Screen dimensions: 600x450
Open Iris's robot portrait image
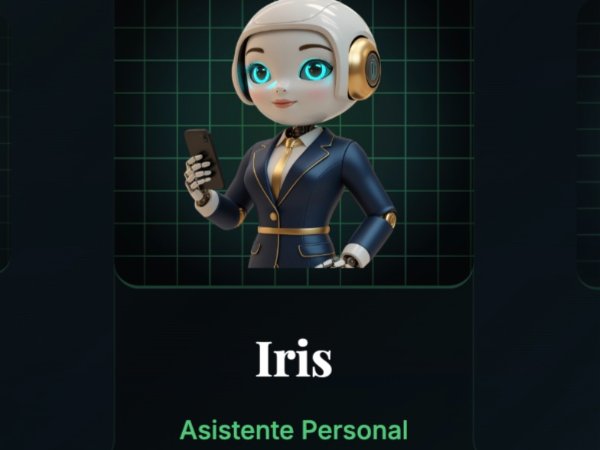[x=293, y=140]
